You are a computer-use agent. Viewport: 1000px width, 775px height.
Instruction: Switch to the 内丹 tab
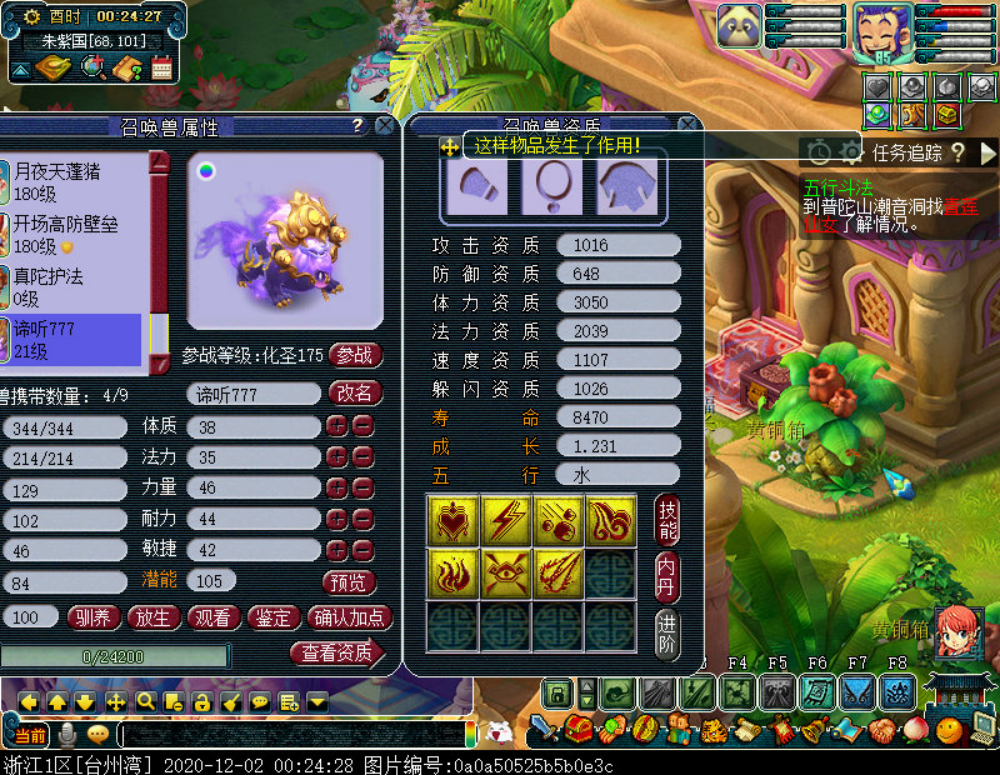[x=668, y=576]
